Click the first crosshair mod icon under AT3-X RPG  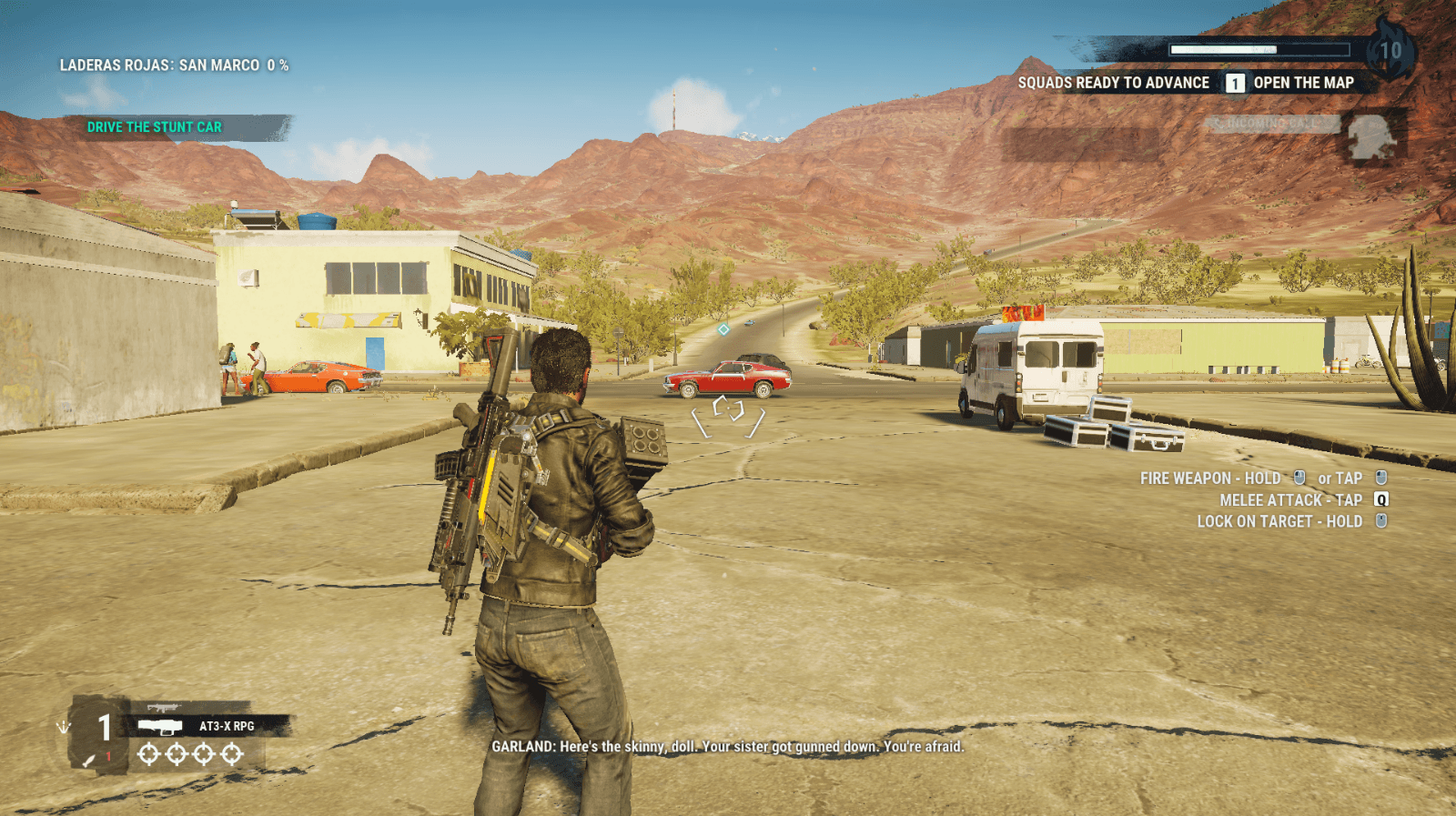[147, 754]
